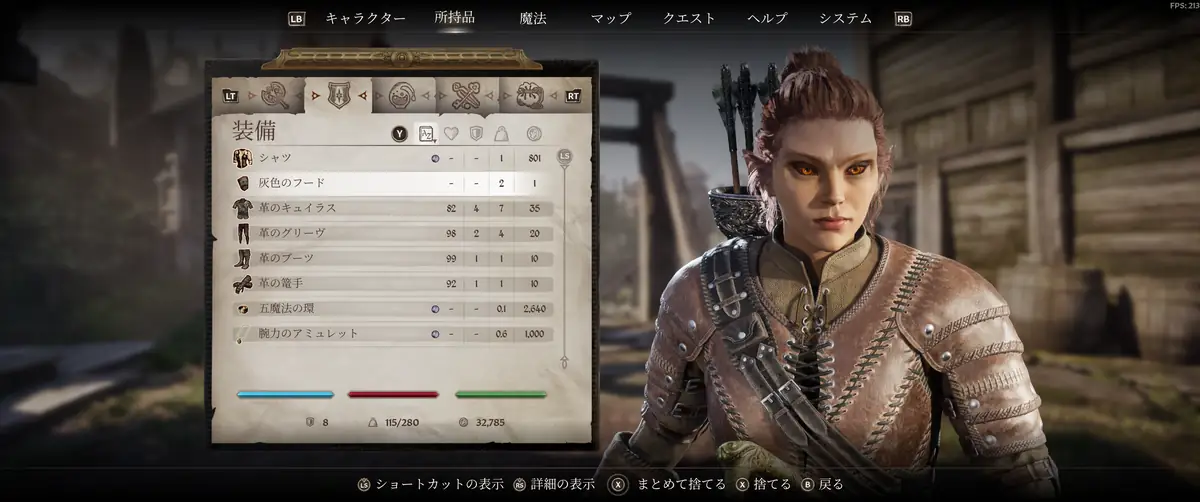1200x502 pixels.
Task: Open the キャラクター (Character) menu
Action: click(365, 18)
